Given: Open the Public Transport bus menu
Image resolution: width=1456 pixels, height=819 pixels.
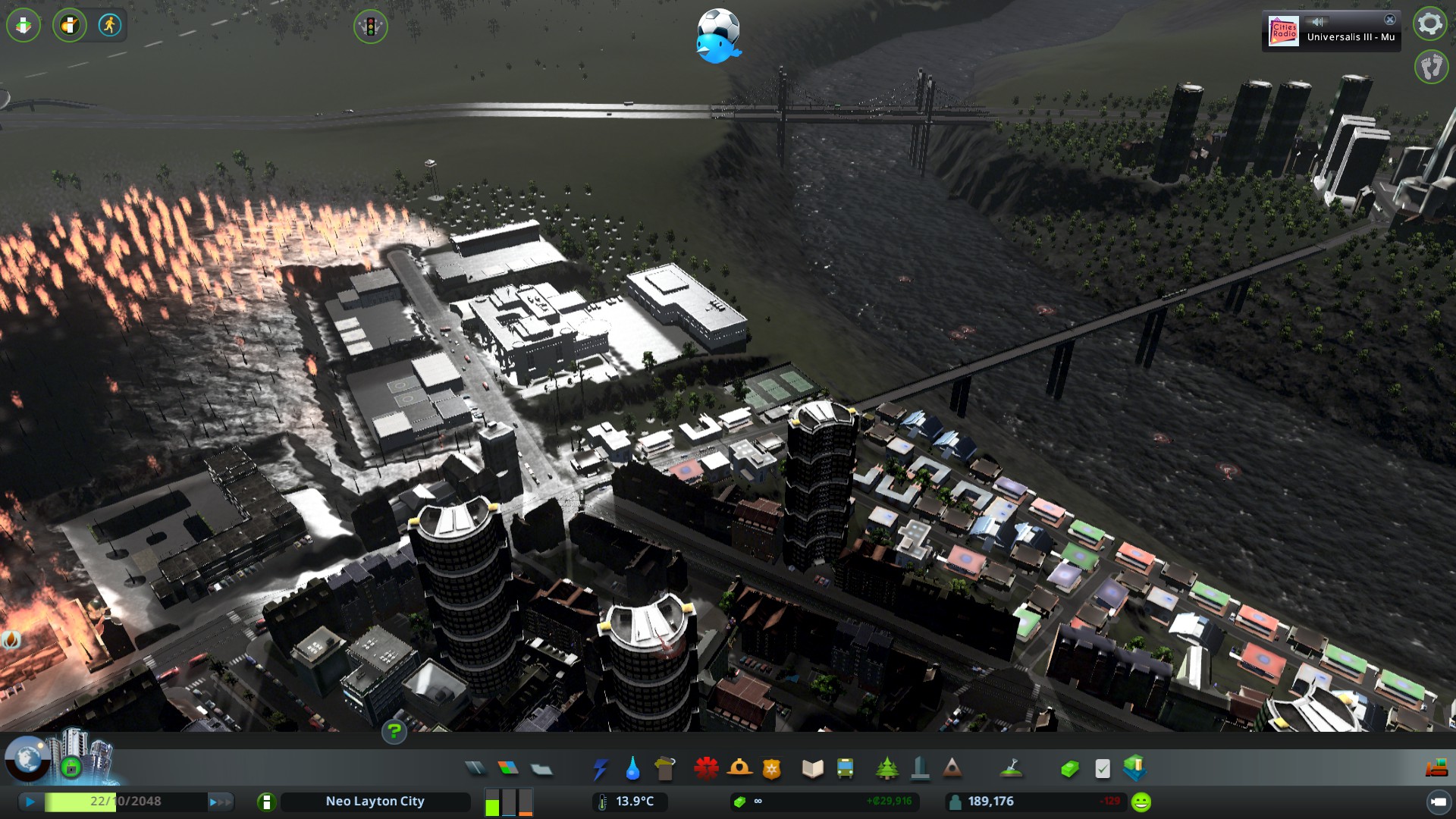Looking at the screenshot, I should (x=846, y=769).
